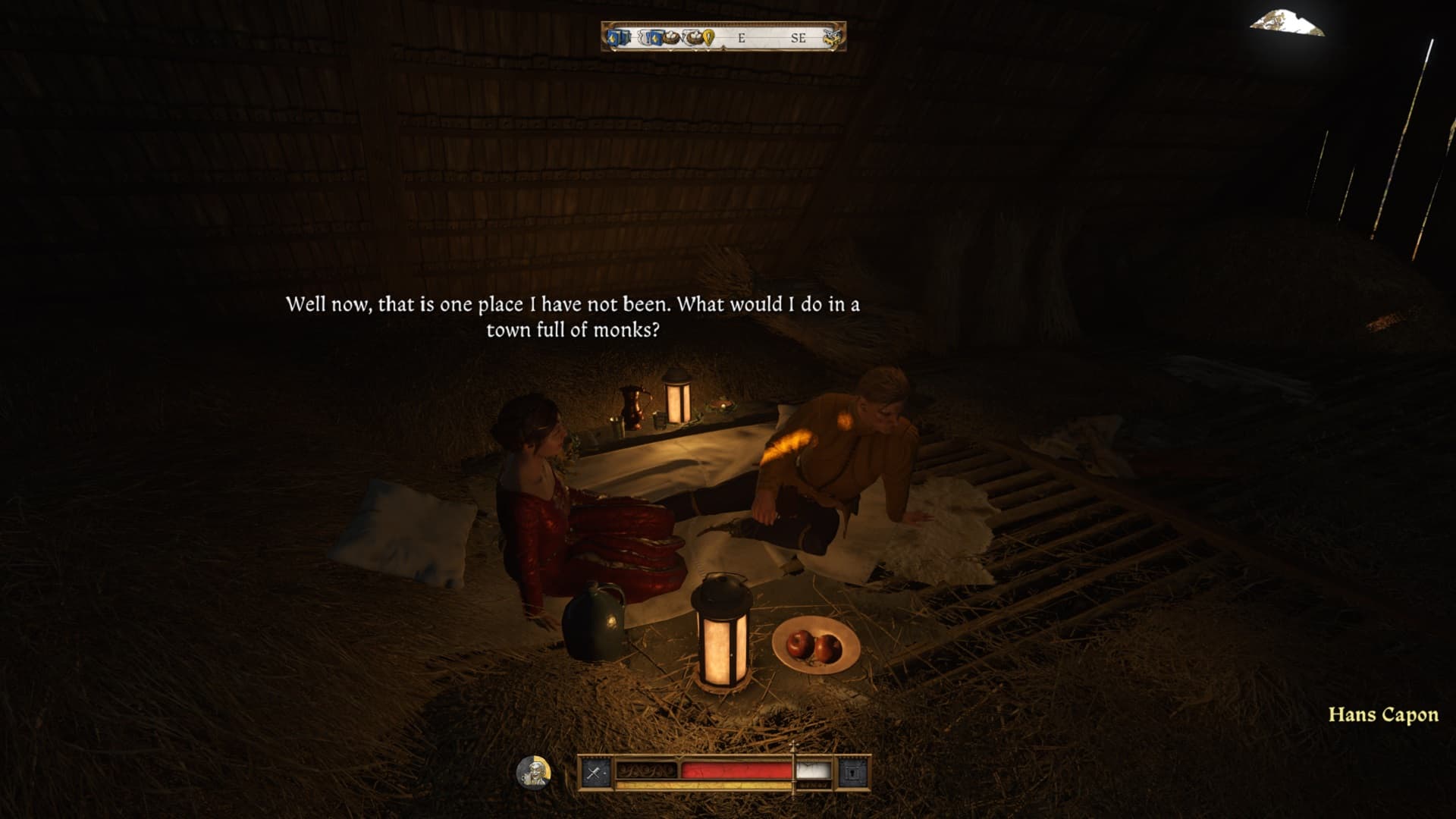The width and height of the screenshot is (1456, 819).
Task: Expand the buff icon cluster on the compass
Action: 660,36
